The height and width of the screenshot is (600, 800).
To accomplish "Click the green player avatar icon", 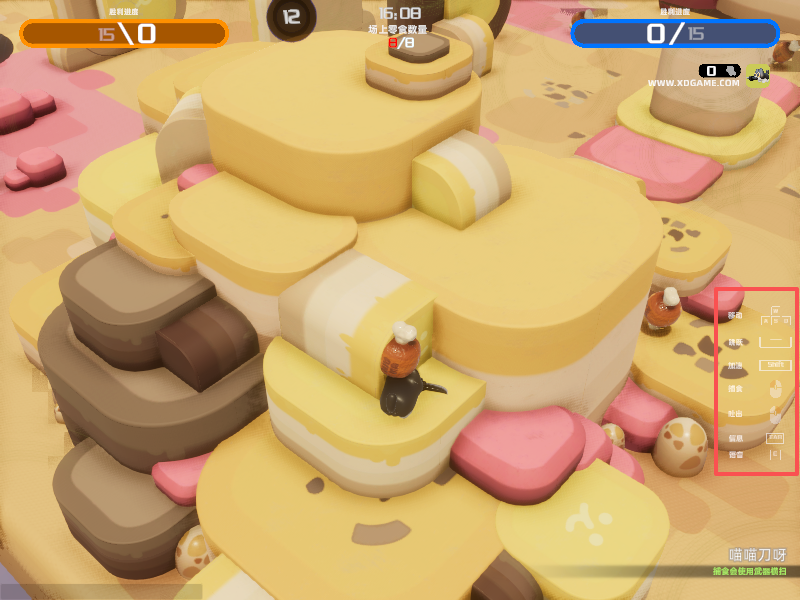I will point(758,73).
